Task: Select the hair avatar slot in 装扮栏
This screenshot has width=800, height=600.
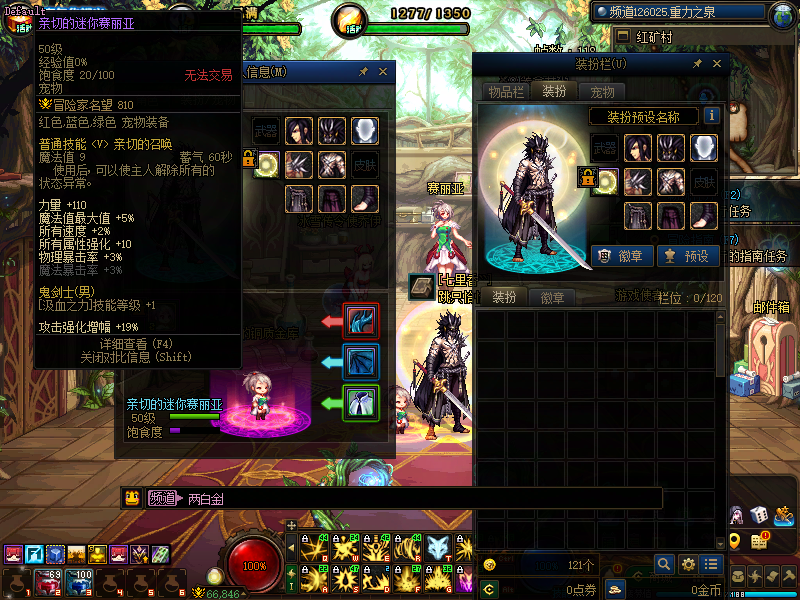Action: pyautogui.click(x=638, y=148)
